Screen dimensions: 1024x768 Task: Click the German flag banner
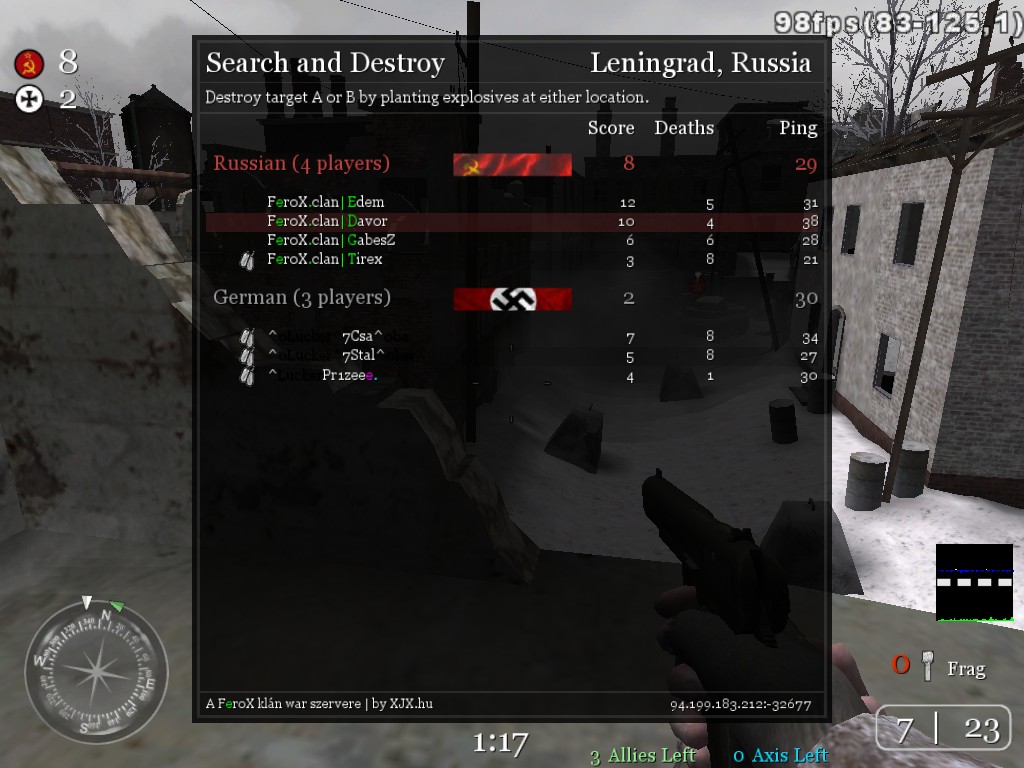[512, 298]
